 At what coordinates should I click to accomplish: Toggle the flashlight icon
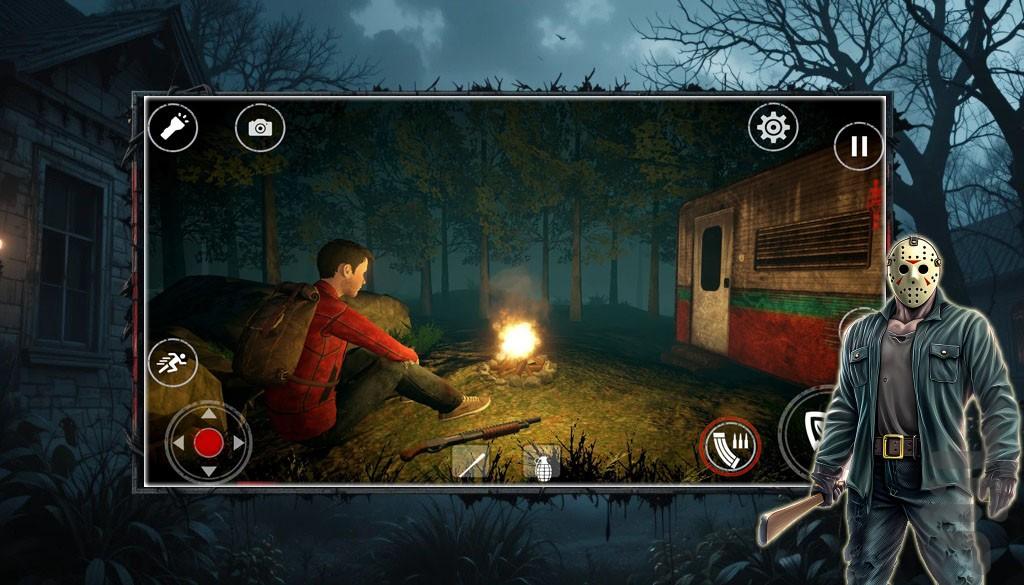pyautogui.click(x=173, y=127)
